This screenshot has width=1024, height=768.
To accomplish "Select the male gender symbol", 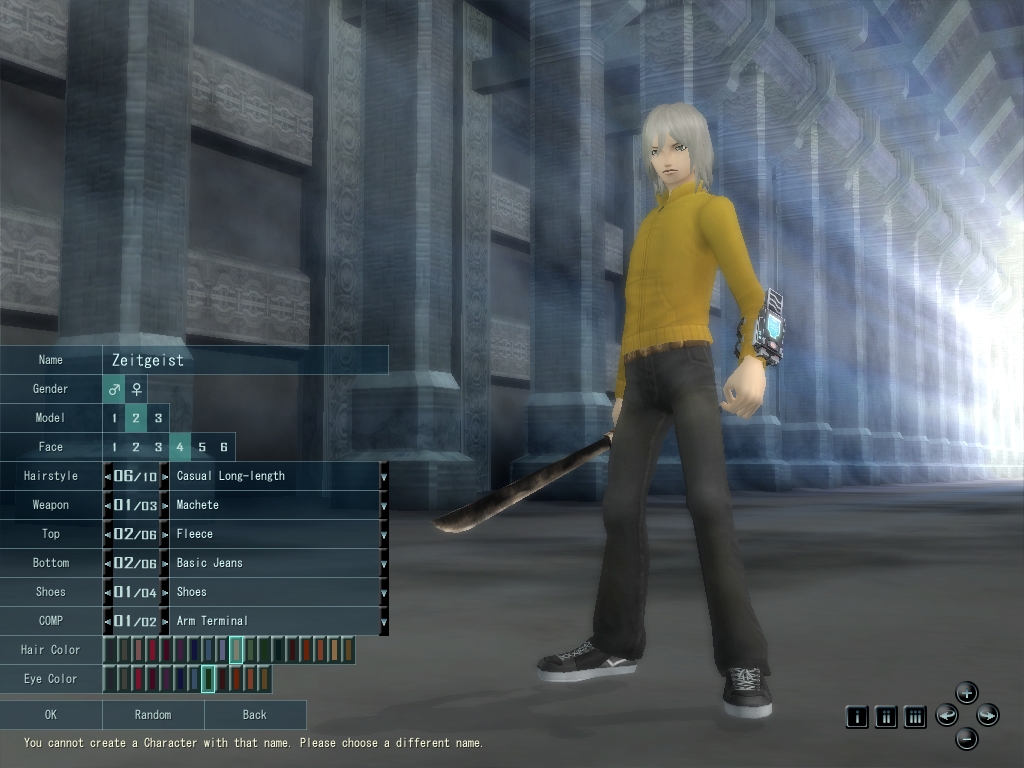I will (x=114, y=389).
